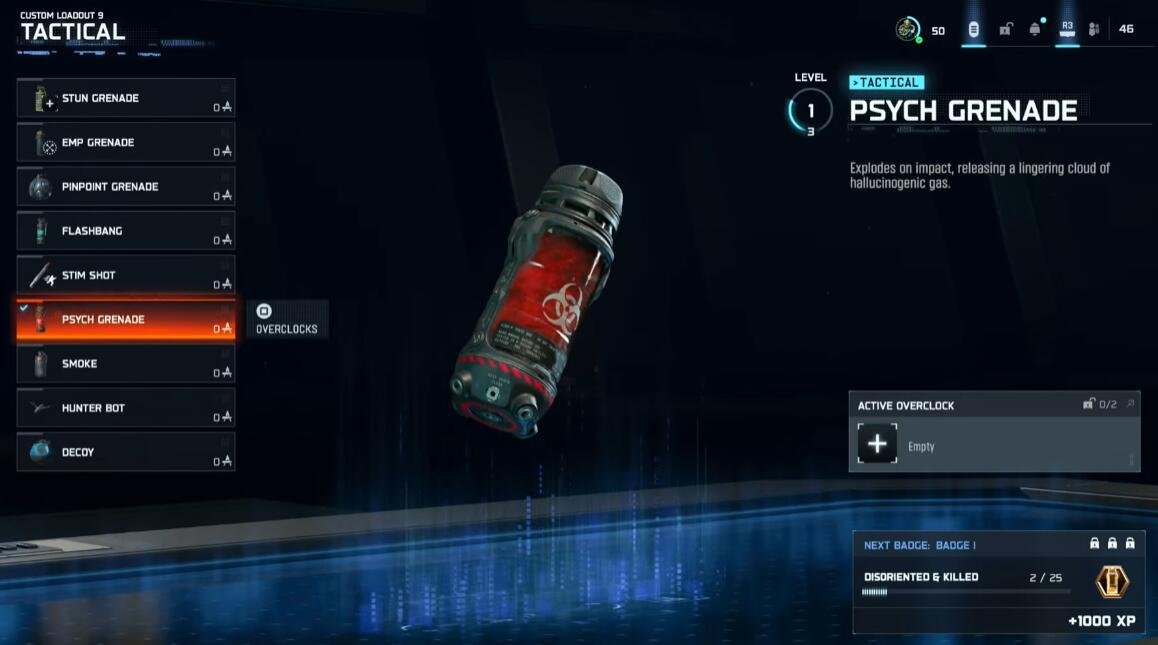Click the highlighted Psych Grenade row
This screenshot has width=1158, height=645.
click(126, 320)
